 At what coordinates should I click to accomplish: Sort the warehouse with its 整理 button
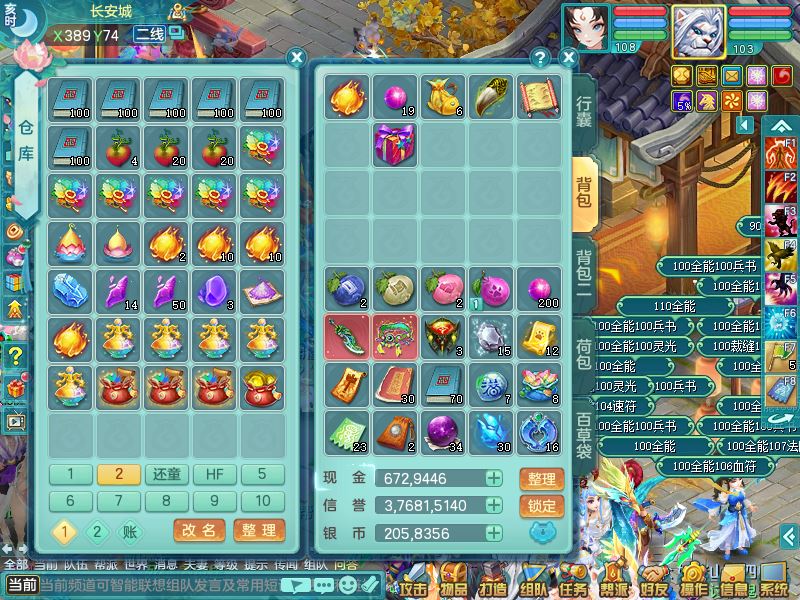[x=257, y=530]
